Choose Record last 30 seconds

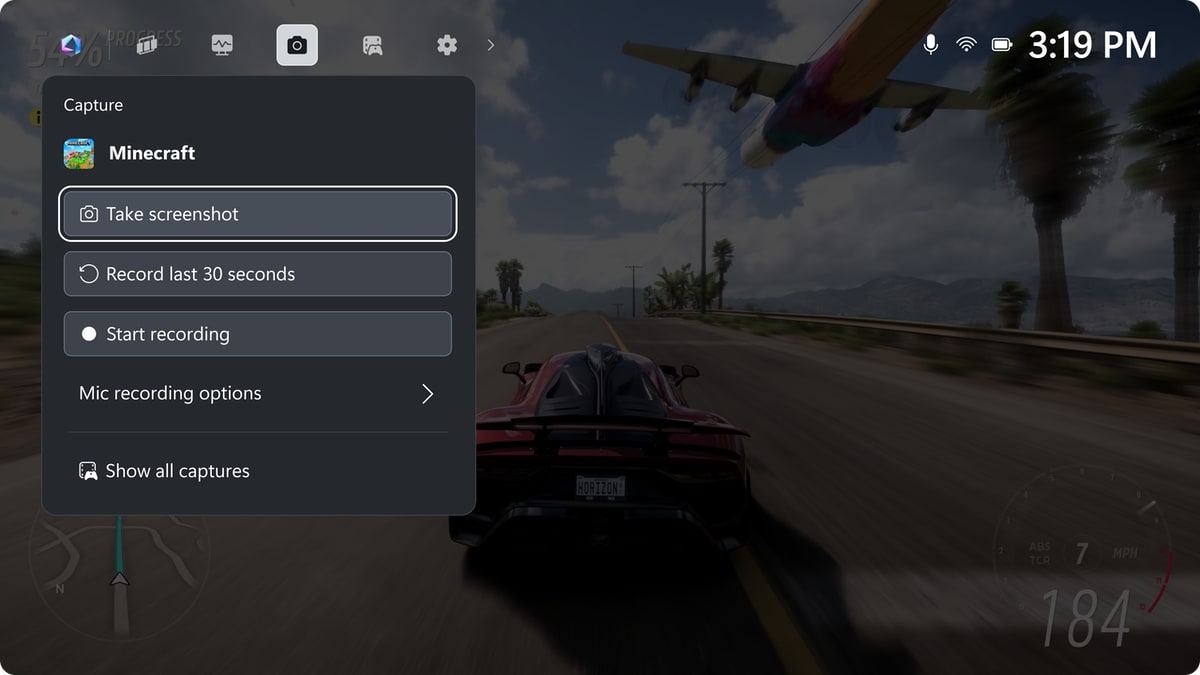point(258,274)
